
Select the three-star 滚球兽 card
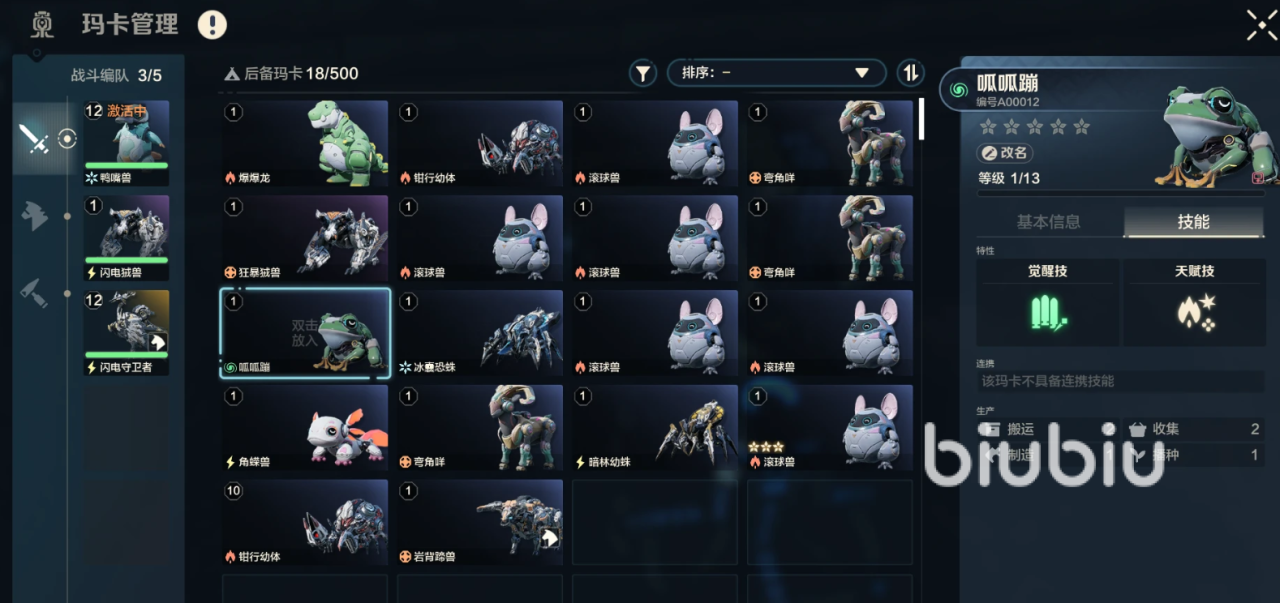coord(830,429)
